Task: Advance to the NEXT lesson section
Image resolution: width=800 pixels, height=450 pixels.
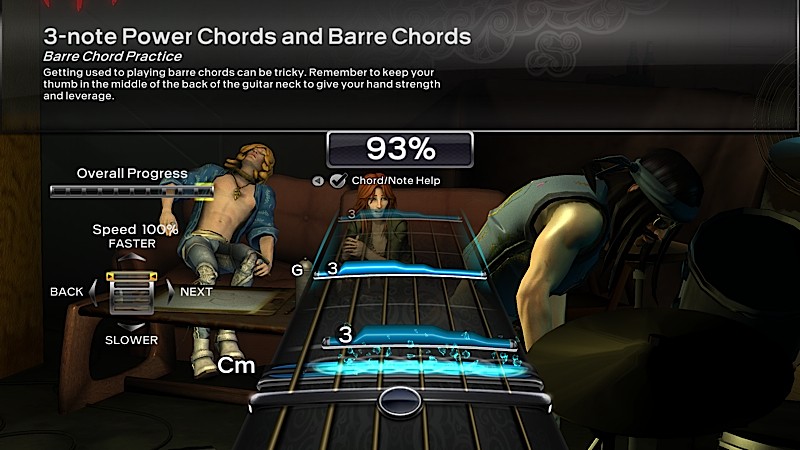Action: click(x=170, y=291)
